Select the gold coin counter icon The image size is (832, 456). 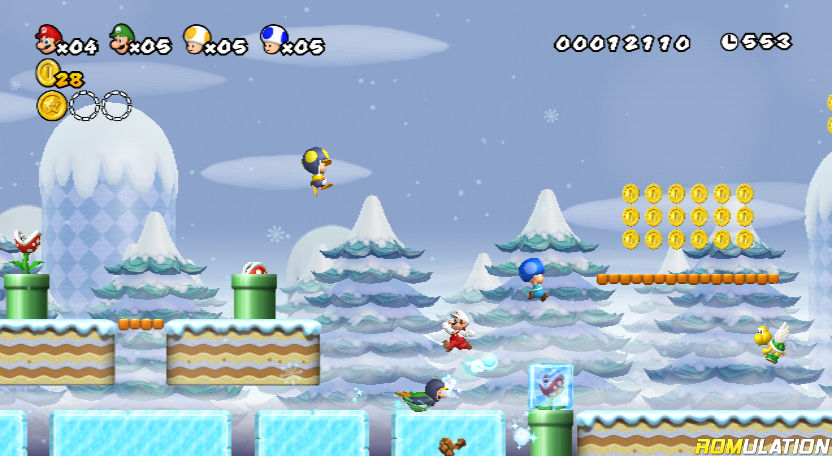(x=46, y=72)
